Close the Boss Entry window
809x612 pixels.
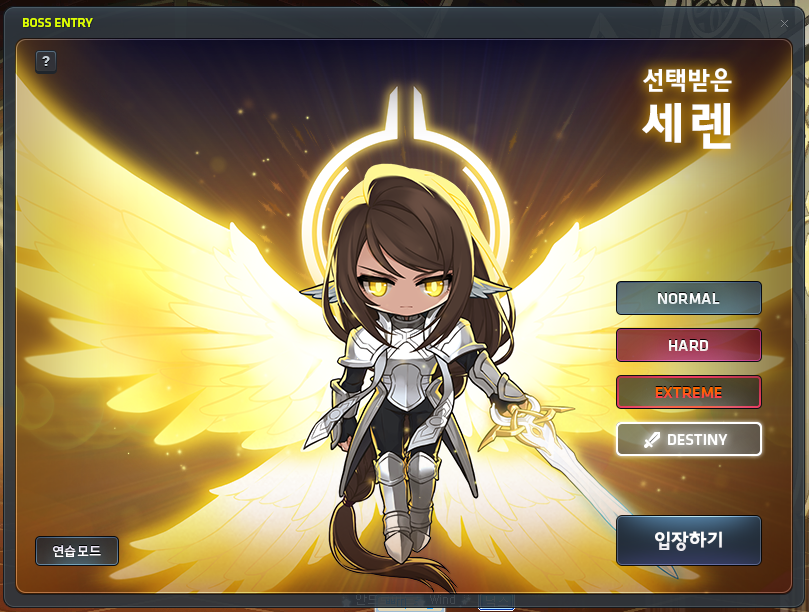(784, 23)
